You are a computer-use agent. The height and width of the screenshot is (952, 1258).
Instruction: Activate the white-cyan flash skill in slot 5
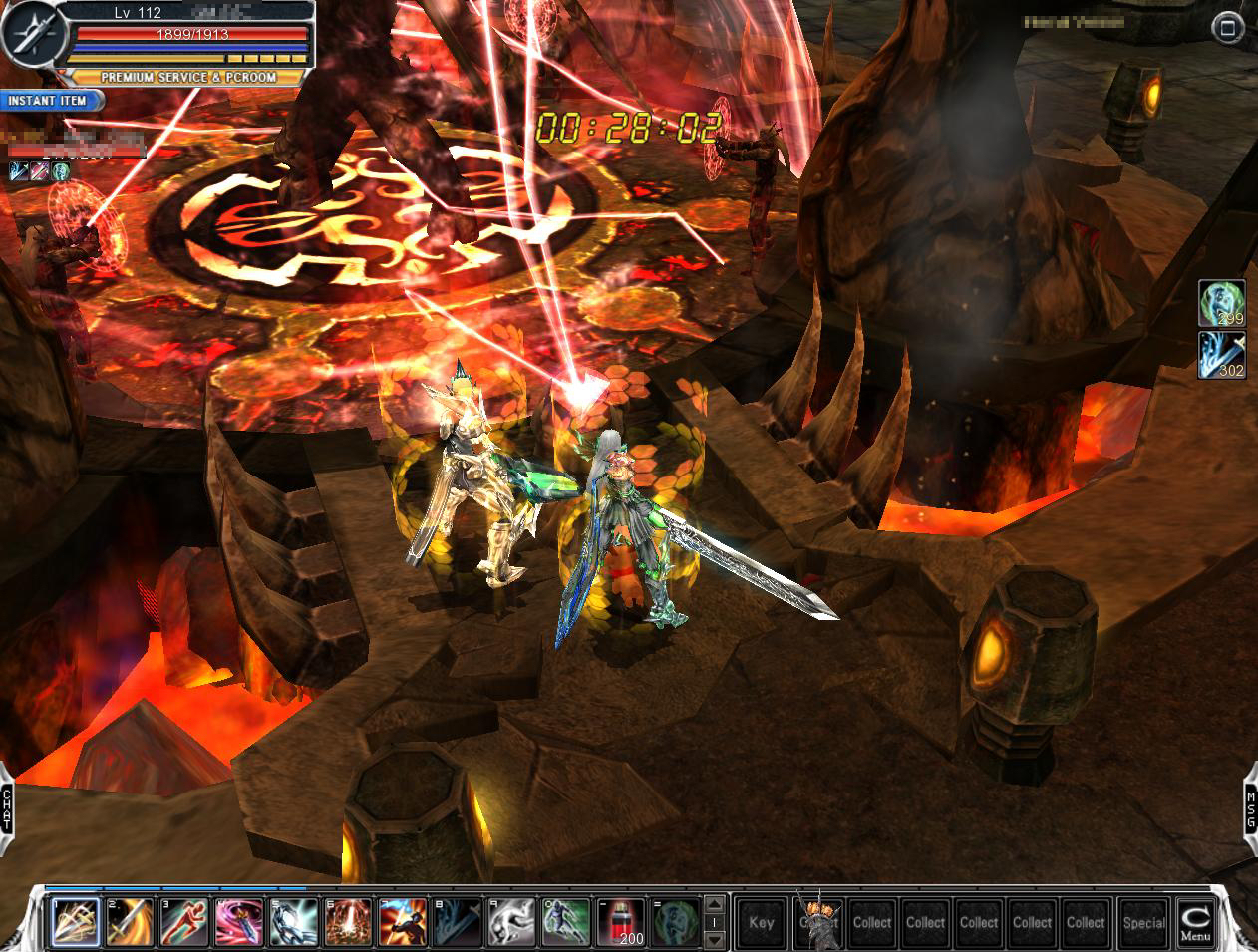click(294, 922)
